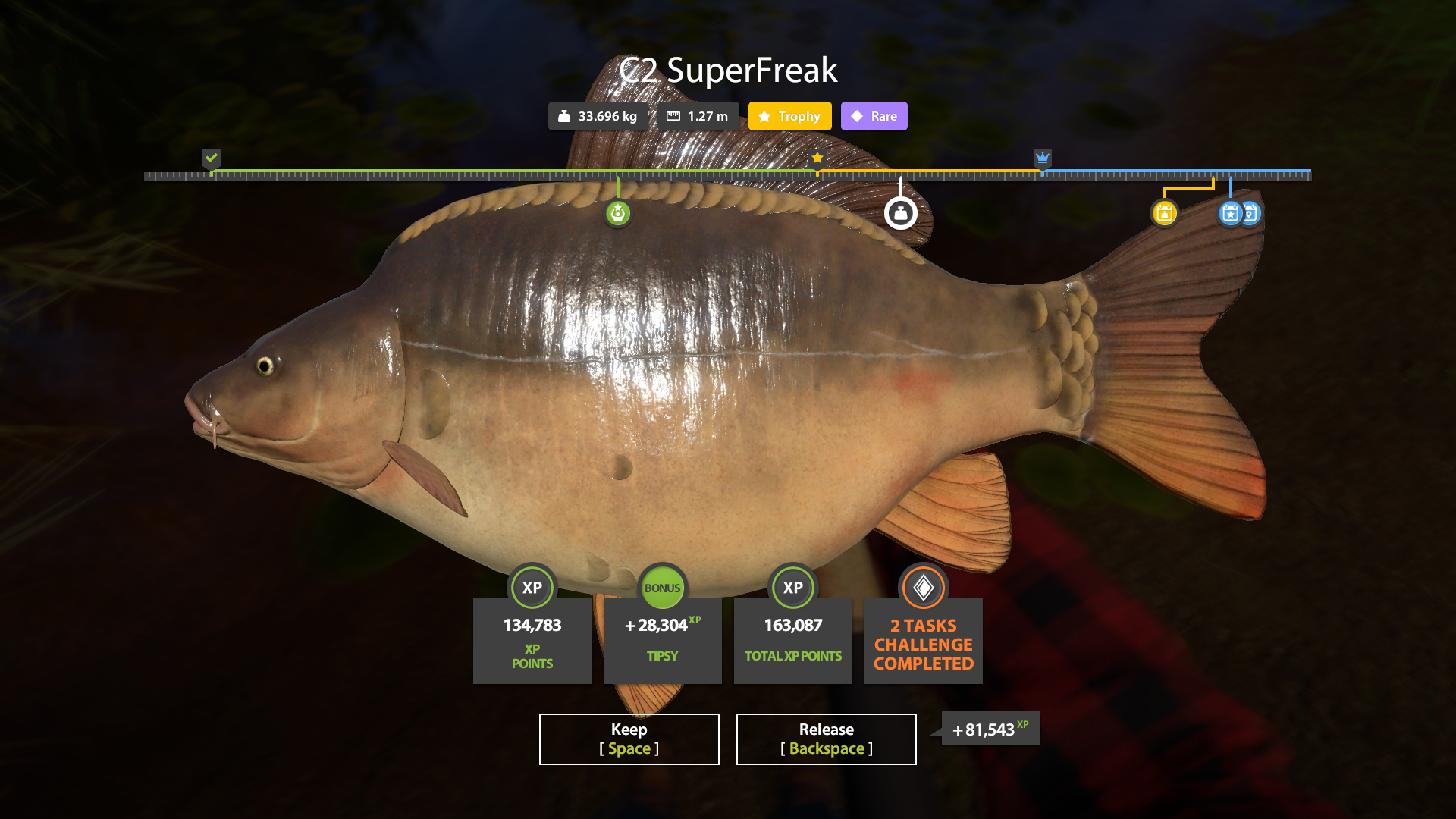Click the gold star marker on scale
Image resolution: width=1456 pixels, height=819 pixels.
pyautogui.click(x=817, y=158)
